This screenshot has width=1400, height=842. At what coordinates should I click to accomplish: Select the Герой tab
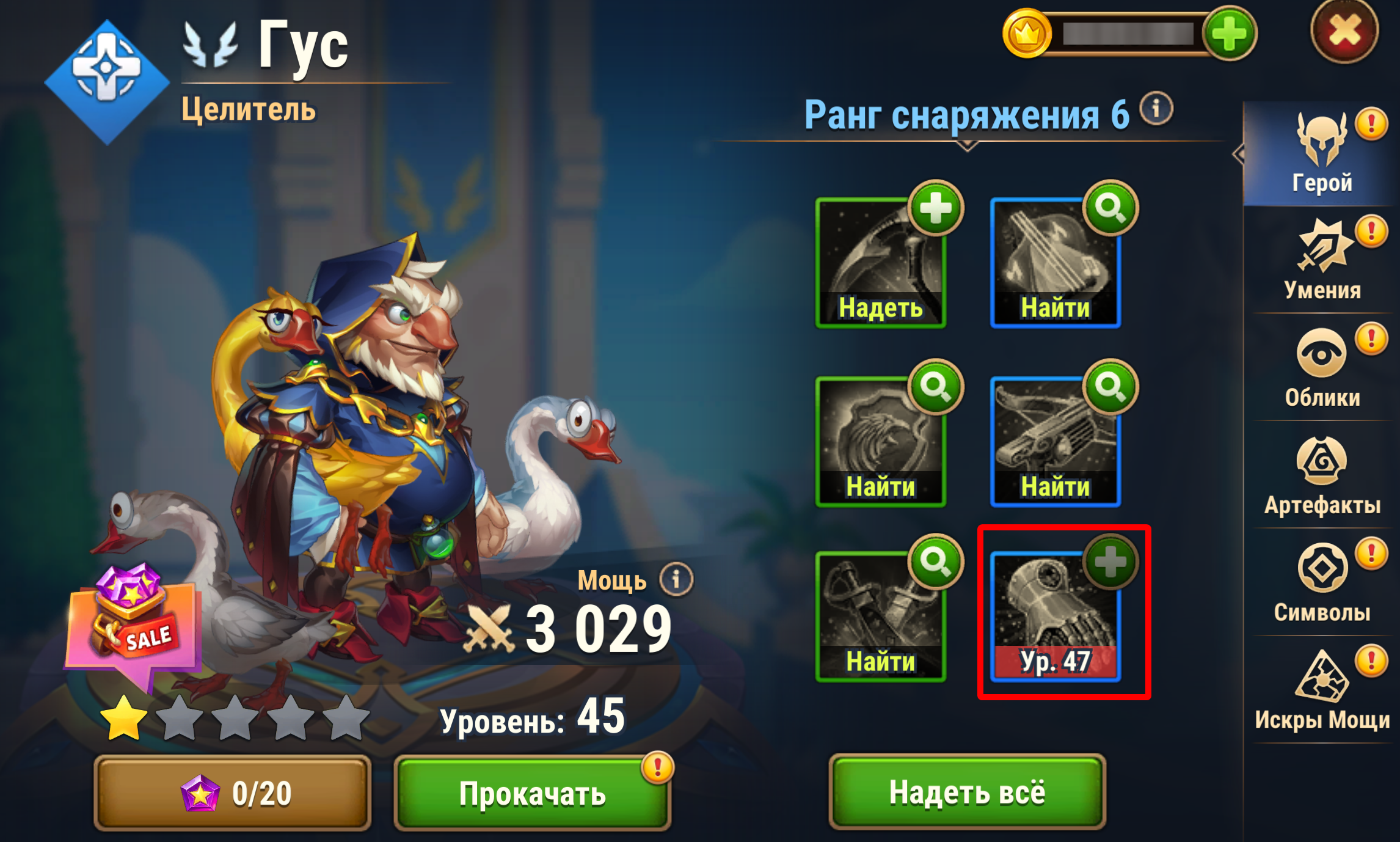point(1322,153)
